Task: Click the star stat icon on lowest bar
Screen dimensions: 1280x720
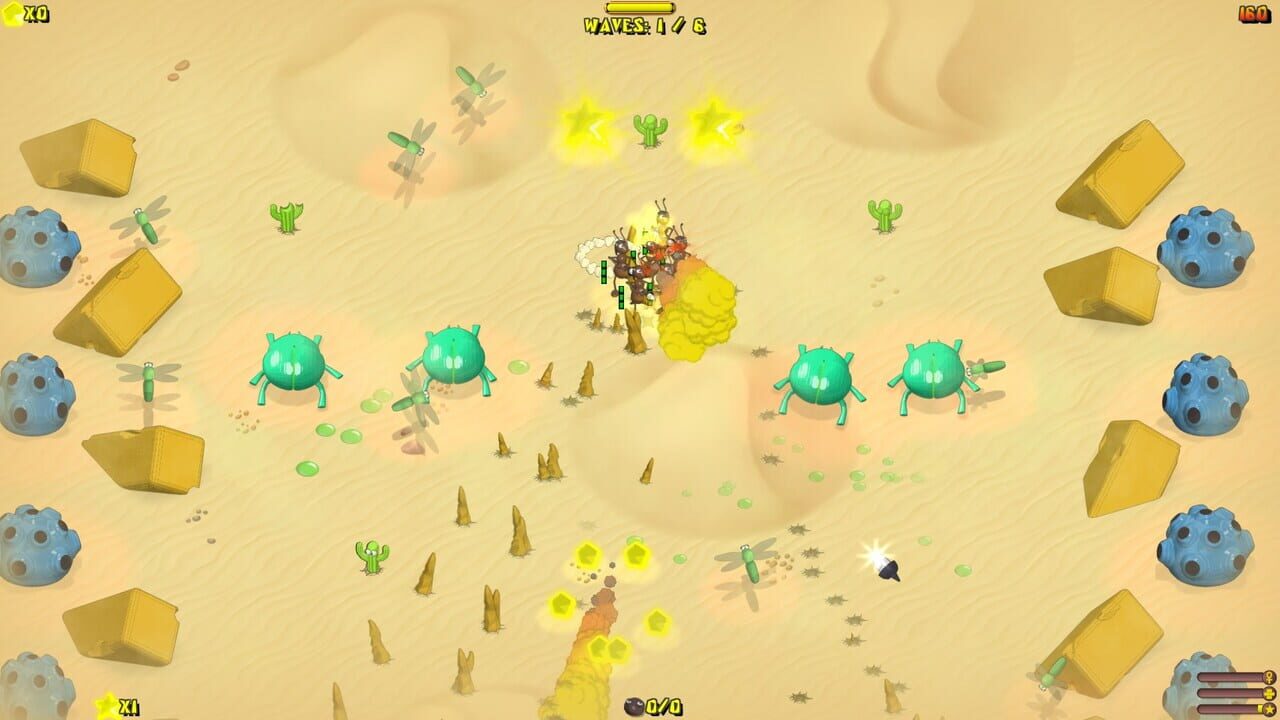Action: point(1268,710)
